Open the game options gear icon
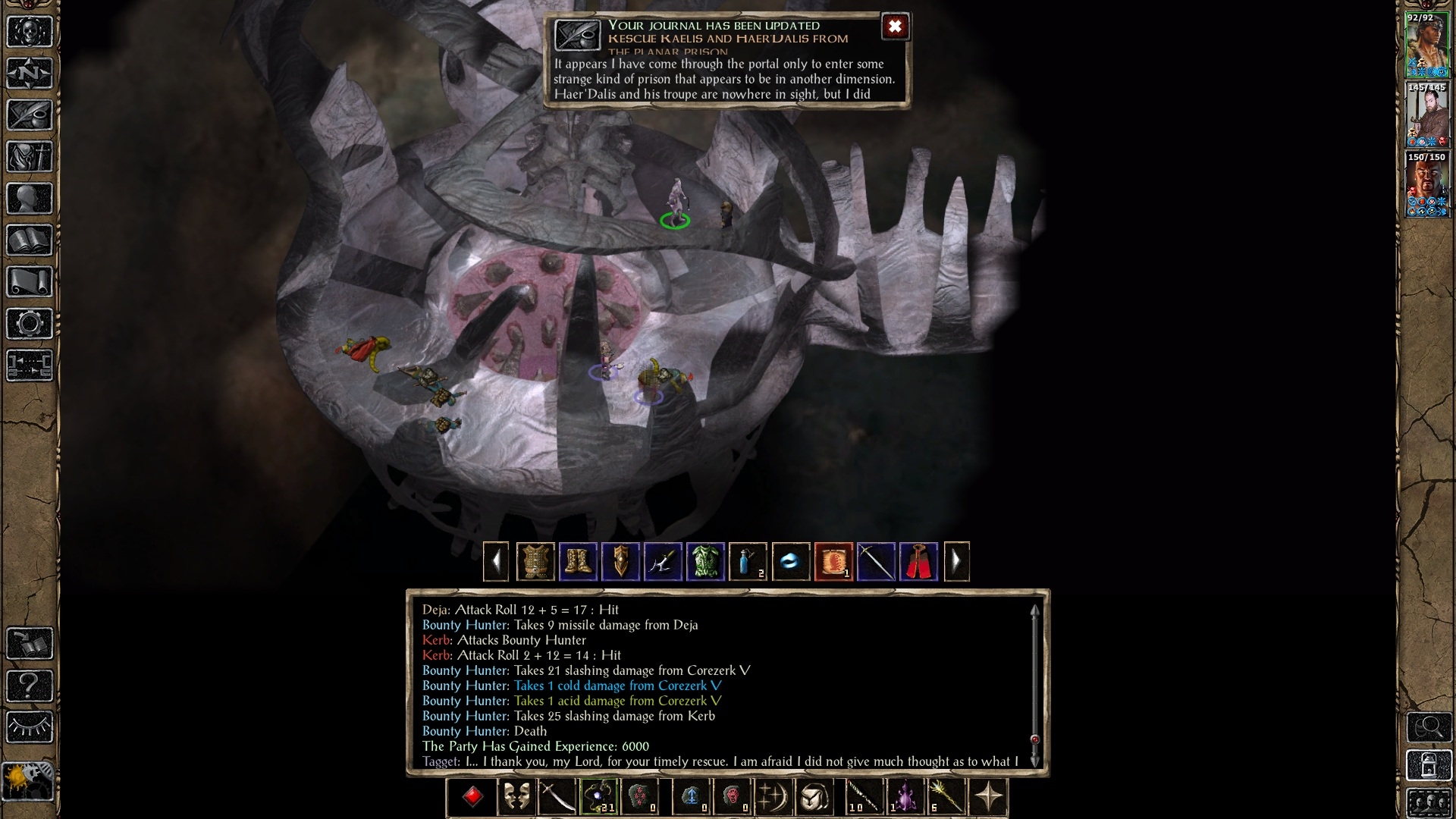1456x819 pixels. pyautogui.click(x=30, y=324)
